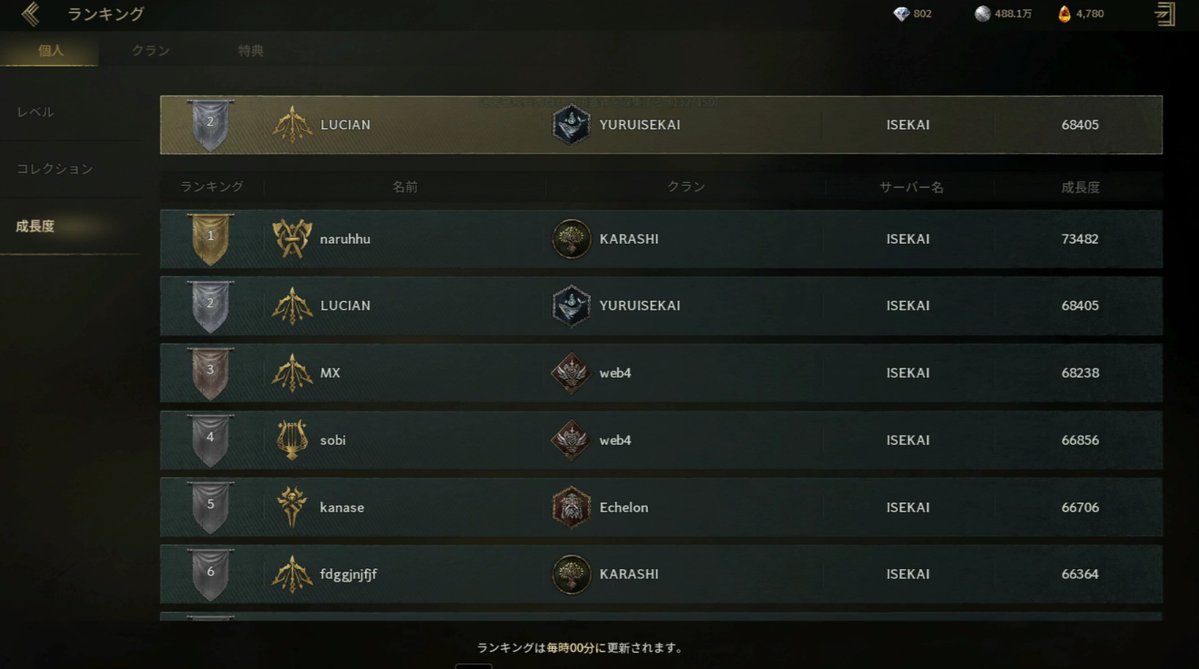Open the クラン ranking tab
The width and height of the screenshot is (1199, 669).
pyautogui.click(x=151, y=50)
